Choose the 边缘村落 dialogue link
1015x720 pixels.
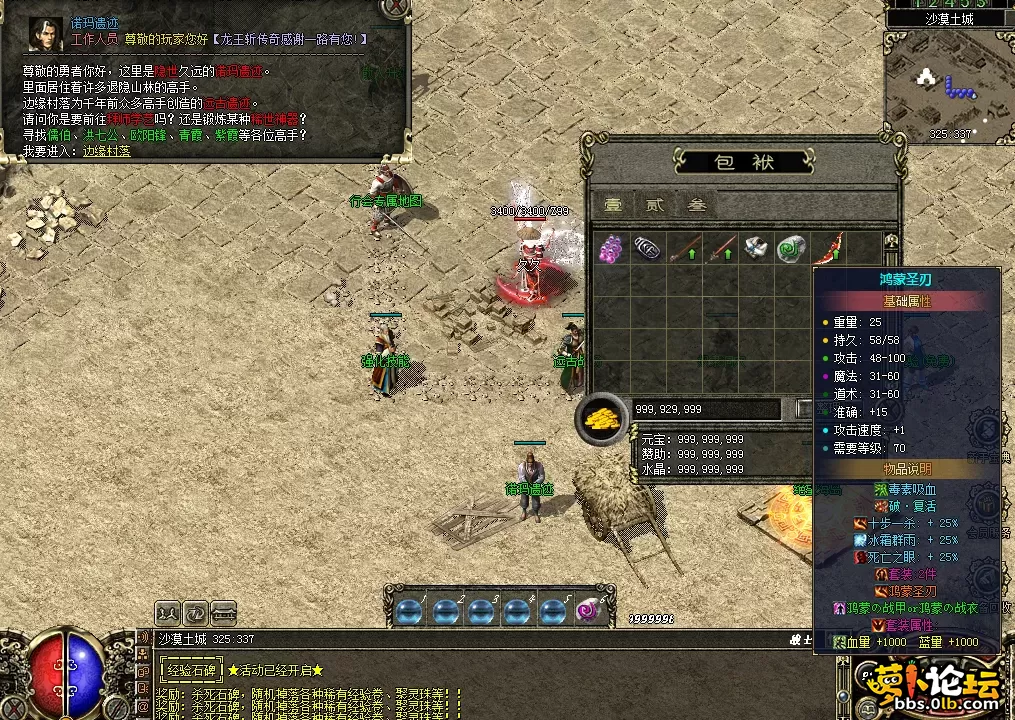(106, 150)
